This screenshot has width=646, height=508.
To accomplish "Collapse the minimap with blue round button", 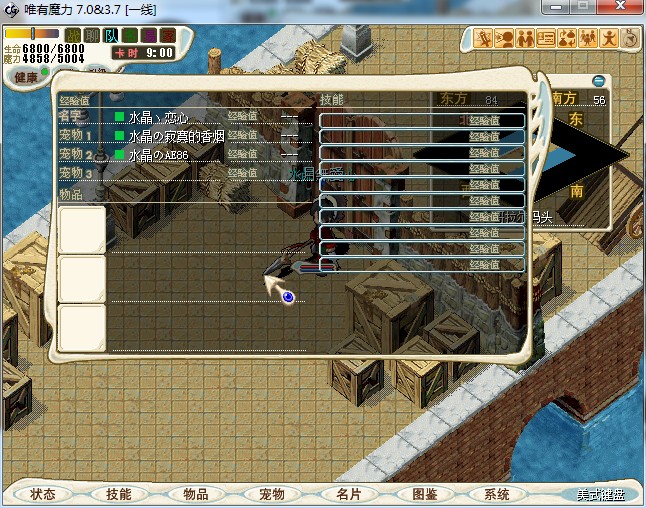I will tap(598, 80).
